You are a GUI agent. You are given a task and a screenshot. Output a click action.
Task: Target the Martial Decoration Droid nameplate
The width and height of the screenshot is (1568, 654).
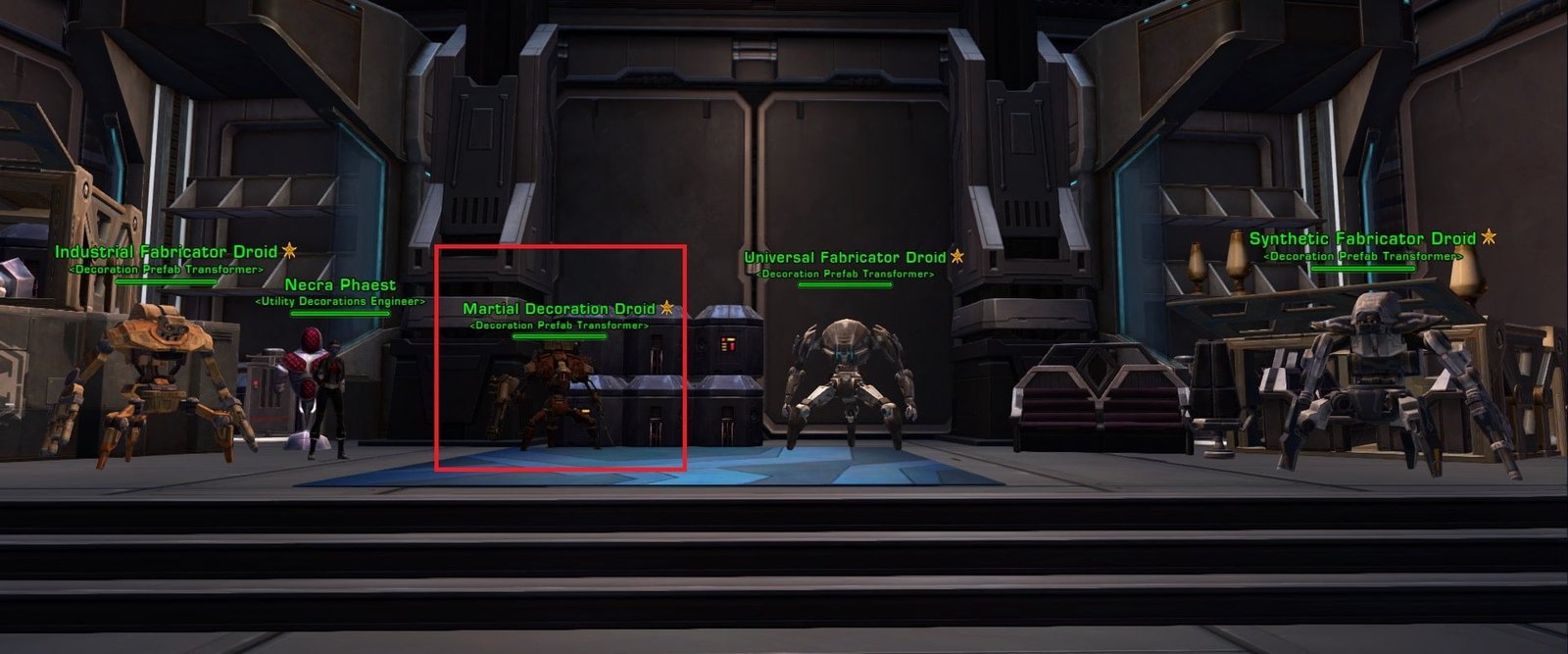tap(559, 309)
